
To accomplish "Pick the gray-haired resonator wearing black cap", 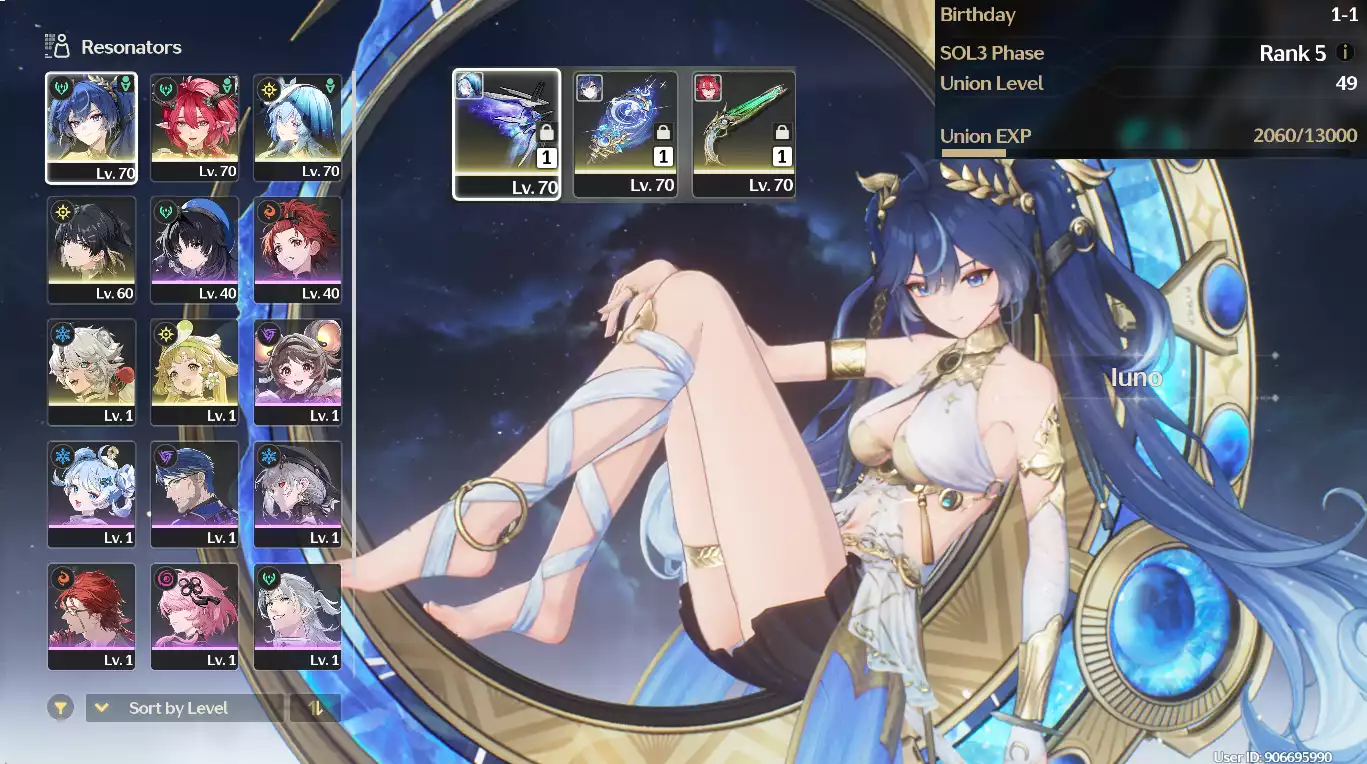I will 297,494.
